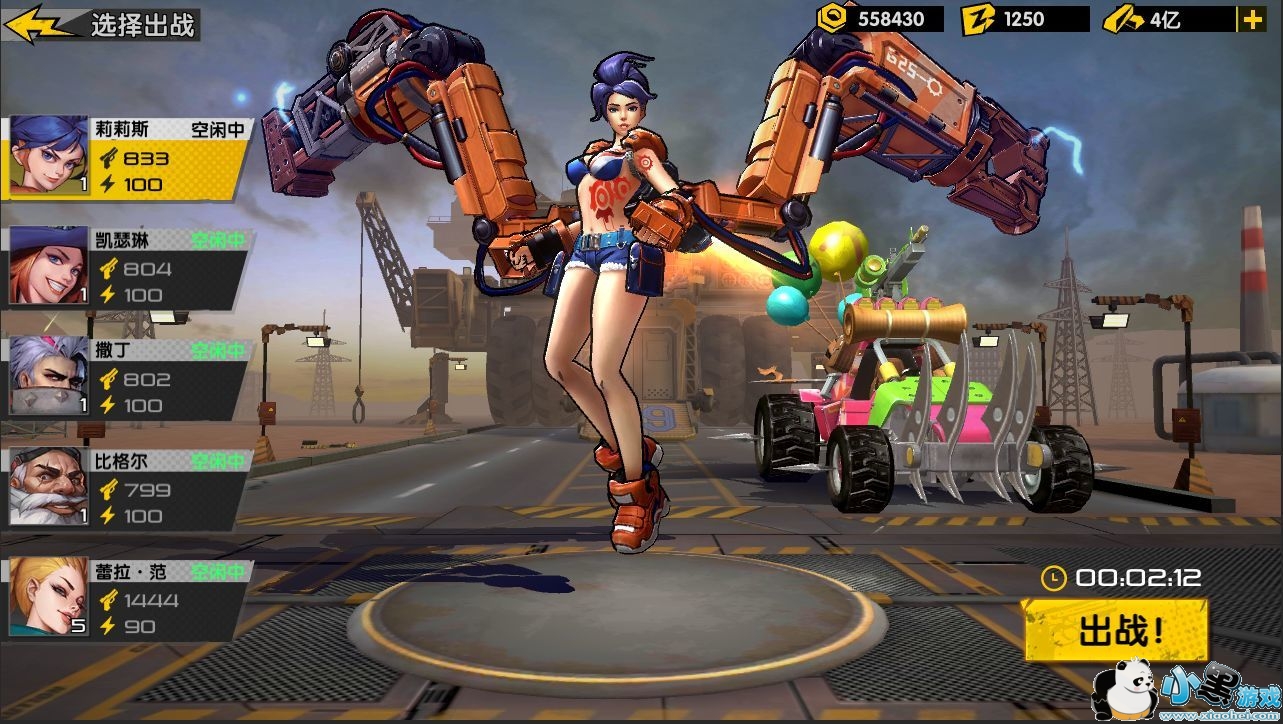Select the bearded character 比格尔
Screen dimensions: 1283x724
127,489
